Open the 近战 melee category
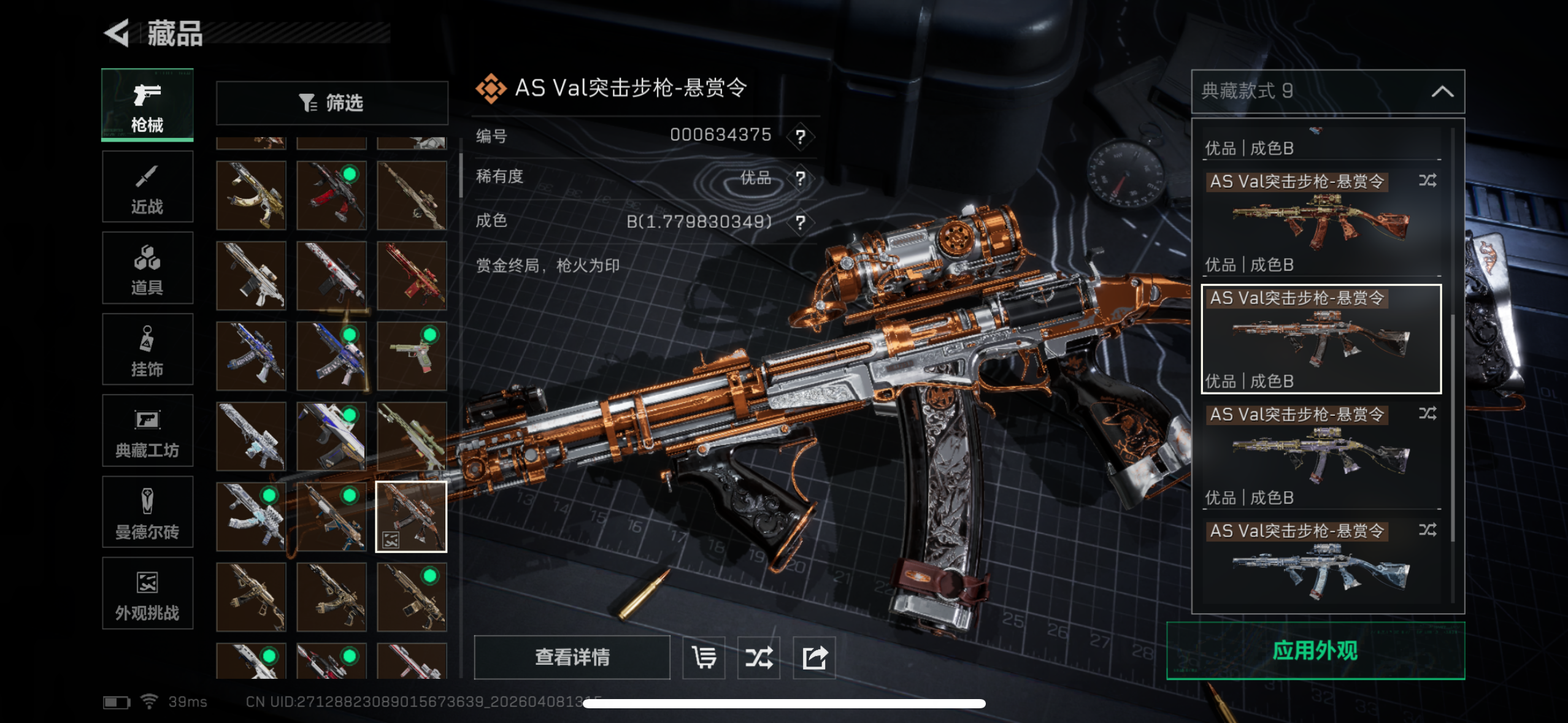1568x723 pixels. [147, 187]
